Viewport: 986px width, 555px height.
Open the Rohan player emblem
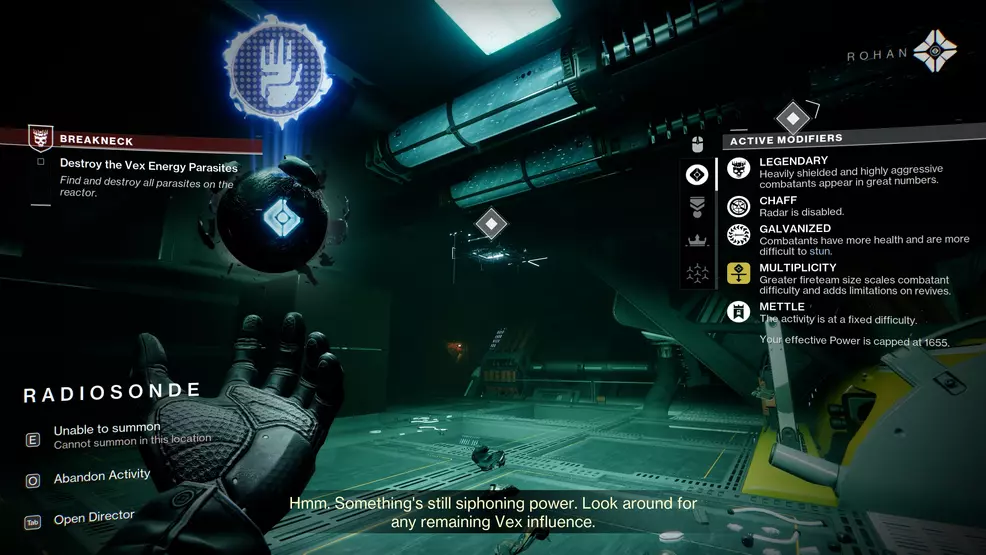pos(935,52)
